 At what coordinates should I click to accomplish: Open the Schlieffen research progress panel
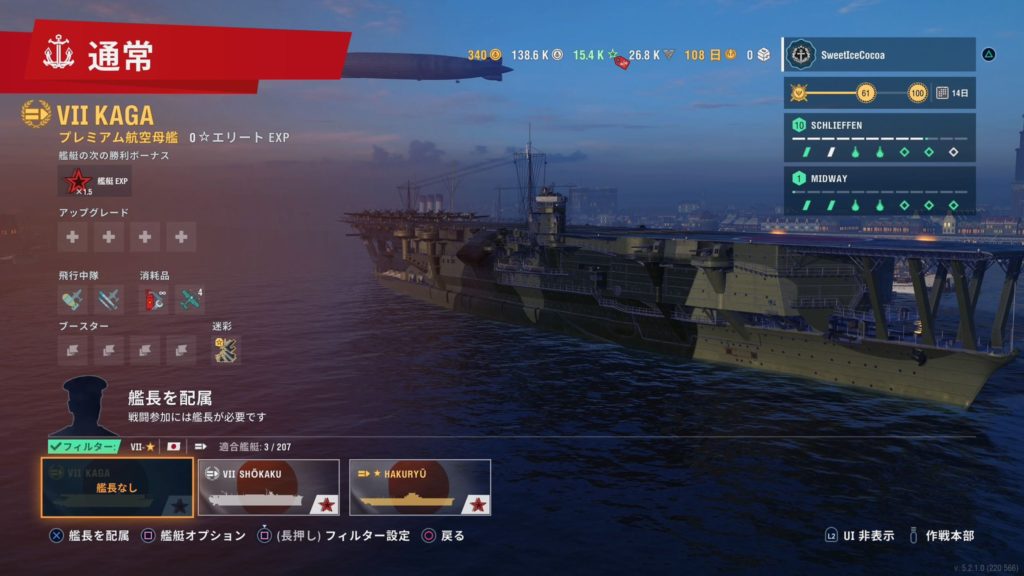point(878,138)
